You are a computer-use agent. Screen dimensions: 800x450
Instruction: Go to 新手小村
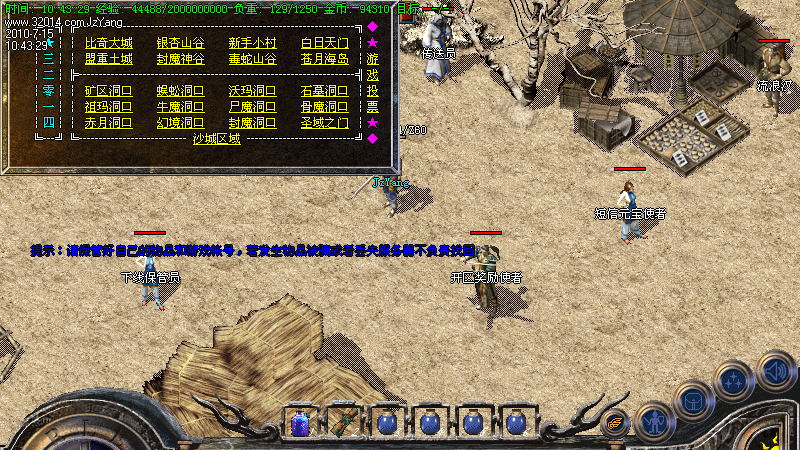pos(252,43)
